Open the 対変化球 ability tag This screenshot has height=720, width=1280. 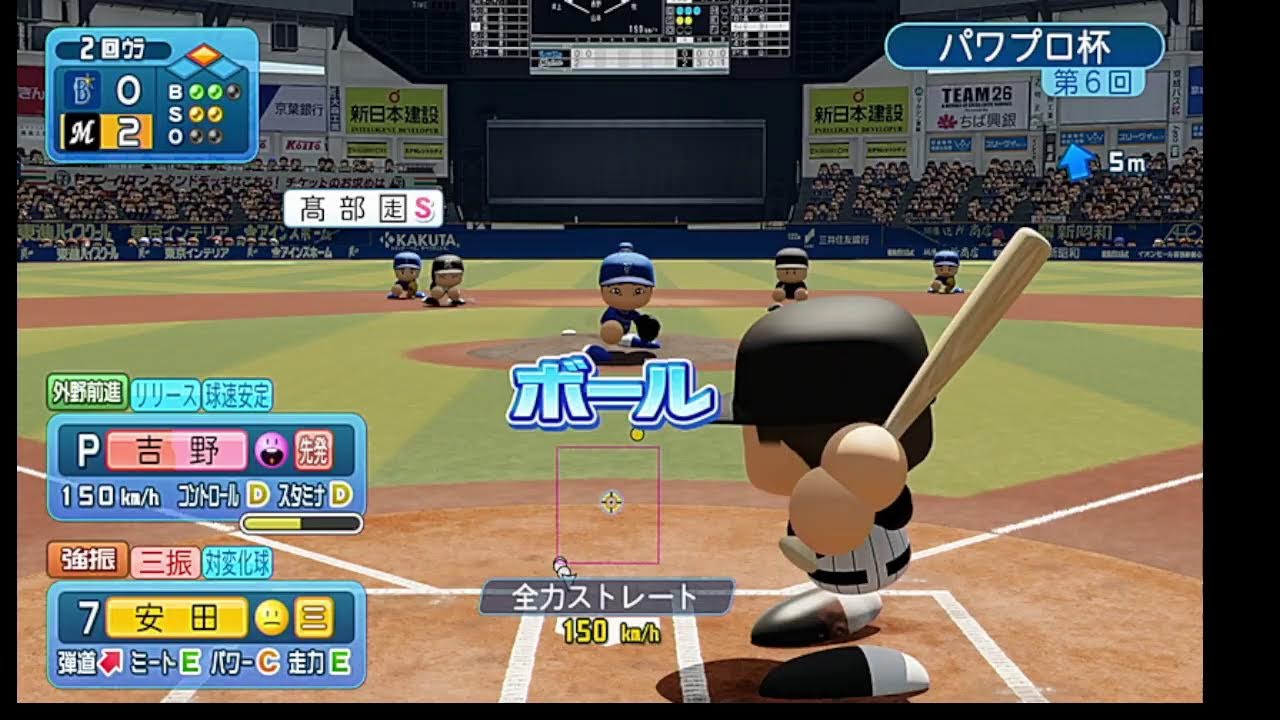point(238,563)
